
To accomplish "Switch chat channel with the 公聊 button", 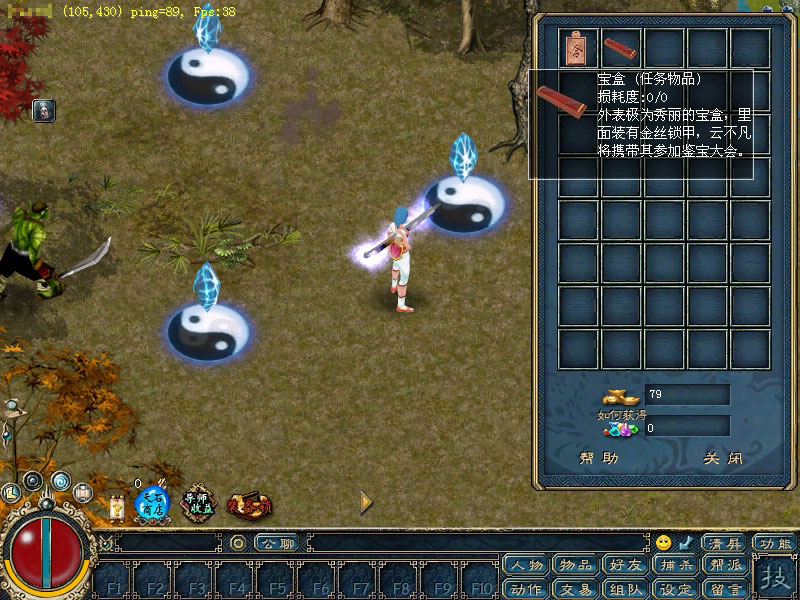I will pyautogui.click(x=277, y=543).
